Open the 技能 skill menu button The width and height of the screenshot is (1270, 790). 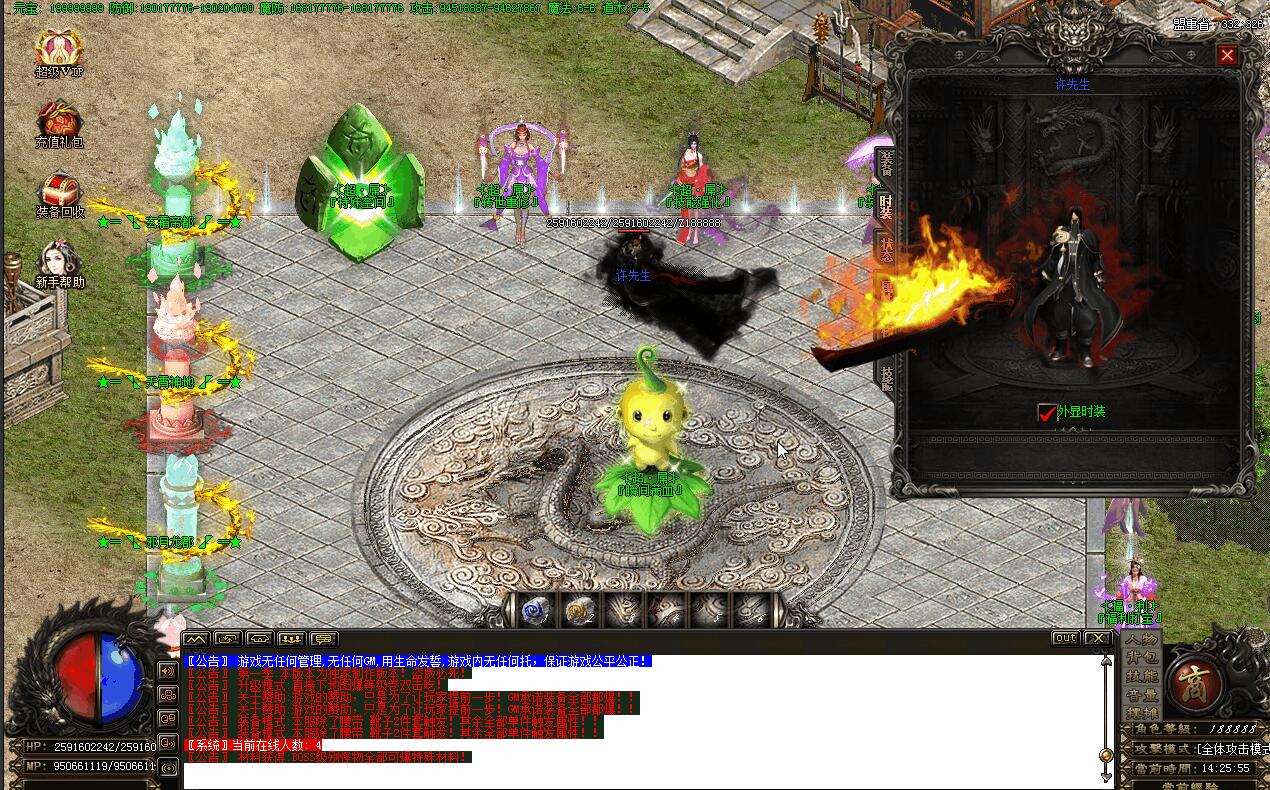pyautogui.click(x=1141, y=676)
